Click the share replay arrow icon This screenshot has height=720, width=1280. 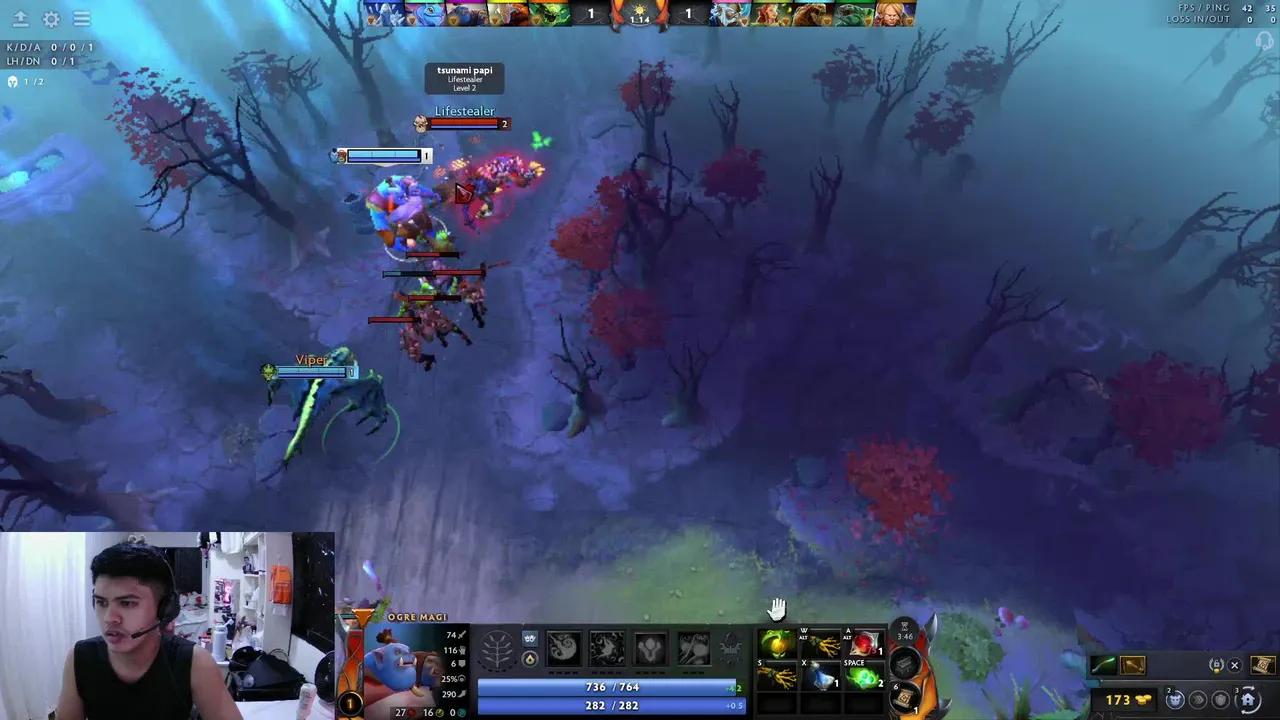pyautogui.click(x=20, y=18)
